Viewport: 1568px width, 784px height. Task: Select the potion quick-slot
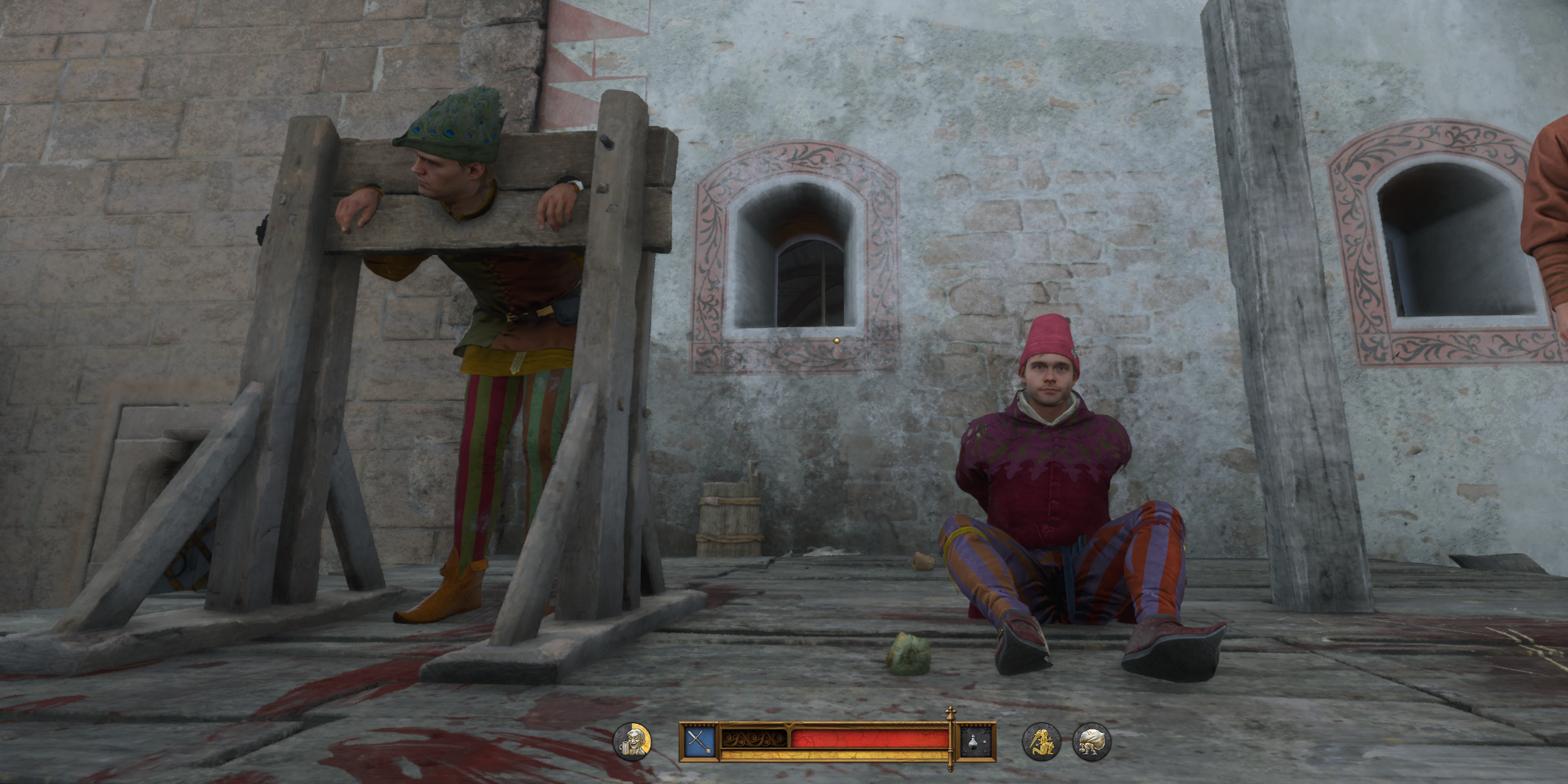pyautogui.click(x=977, y=742)
